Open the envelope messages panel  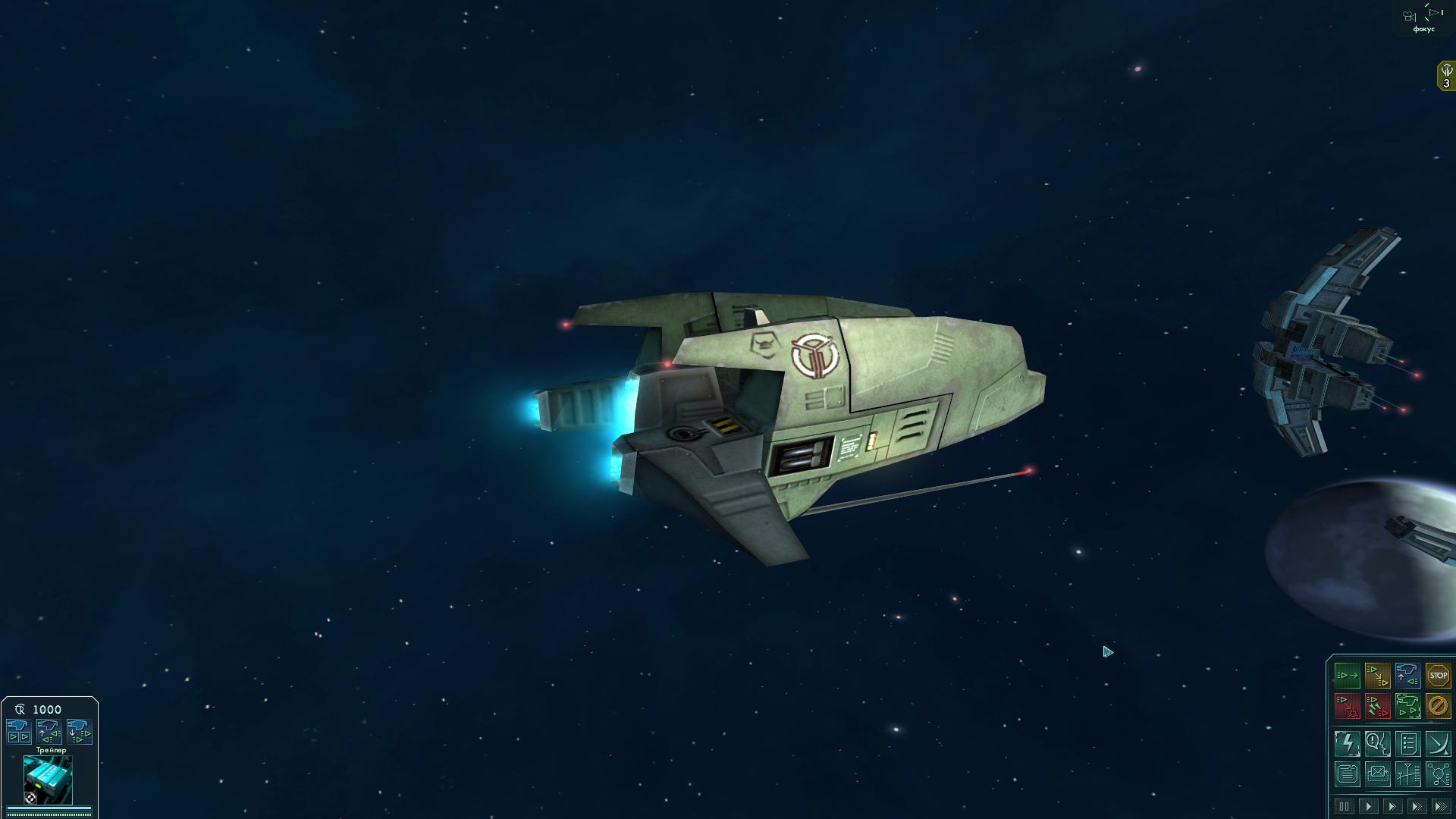[1377, 774]
